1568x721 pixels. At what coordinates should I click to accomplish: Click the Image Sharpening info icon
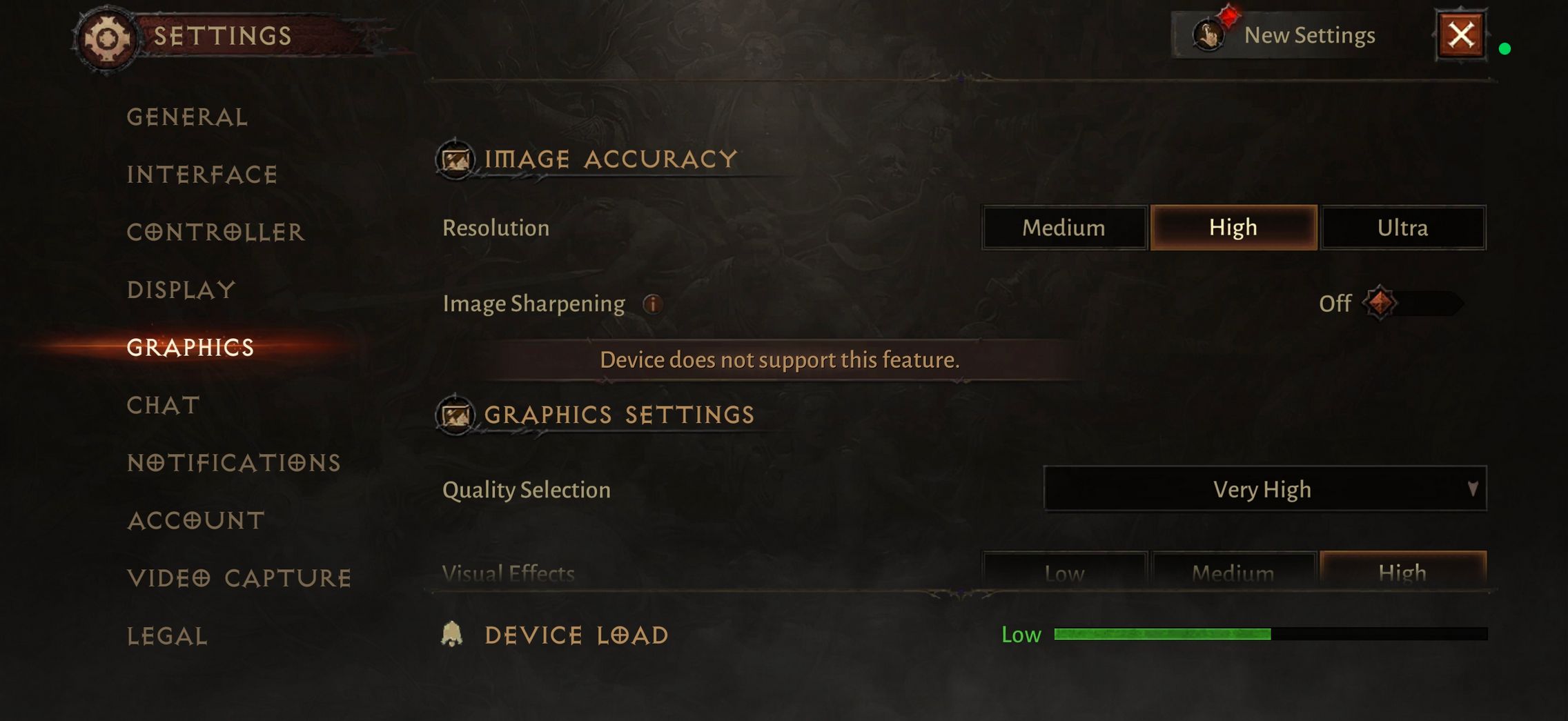tap(652, 304)
